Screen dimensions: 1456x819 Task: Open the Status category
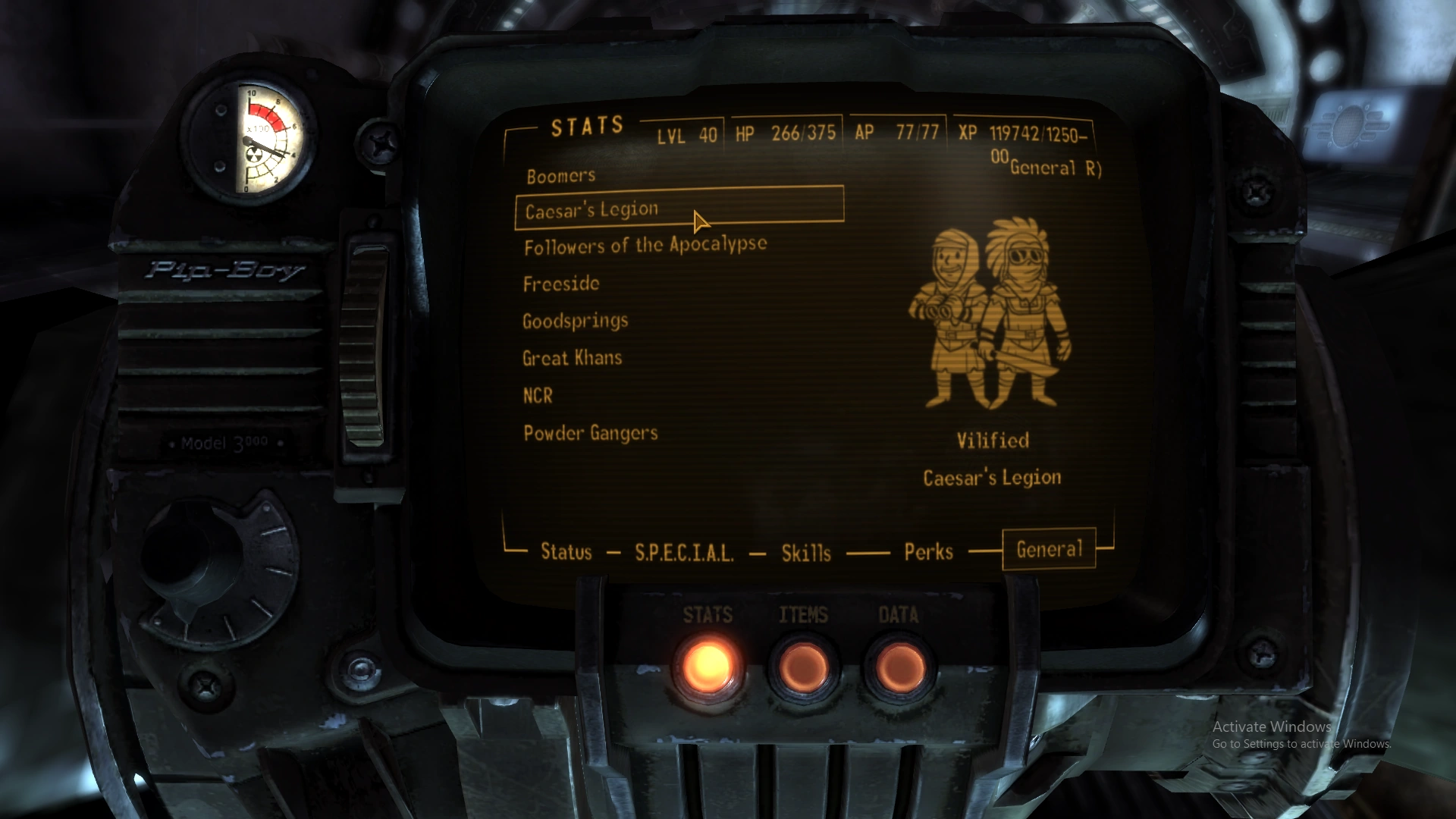[x=566, y=552]
